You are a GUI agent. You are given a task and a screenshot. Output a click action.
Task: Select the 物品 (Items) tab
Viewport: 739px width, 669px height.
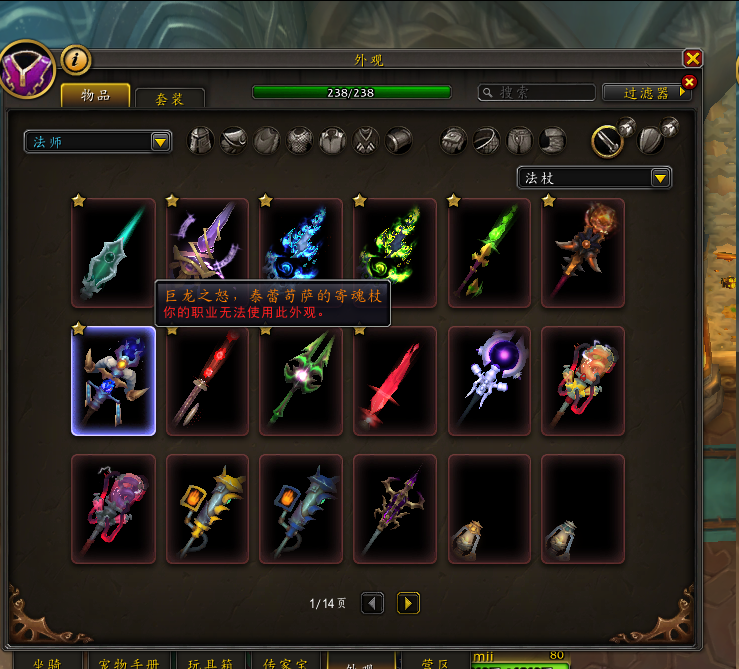pyautogui.click(x=95, y=96)
